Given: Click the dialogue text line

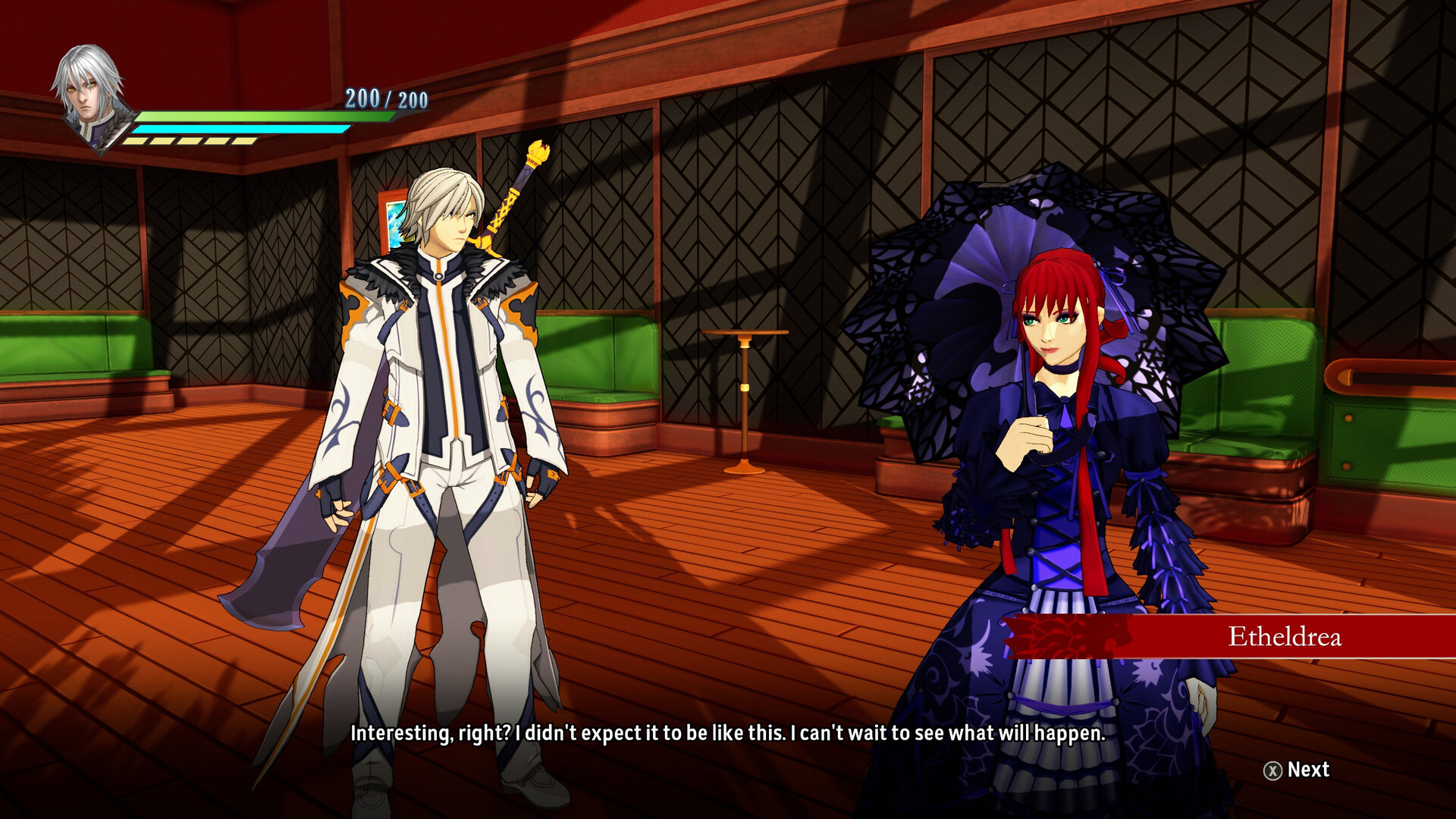Looking at the screenshot, I should click(x=728, y=733).
